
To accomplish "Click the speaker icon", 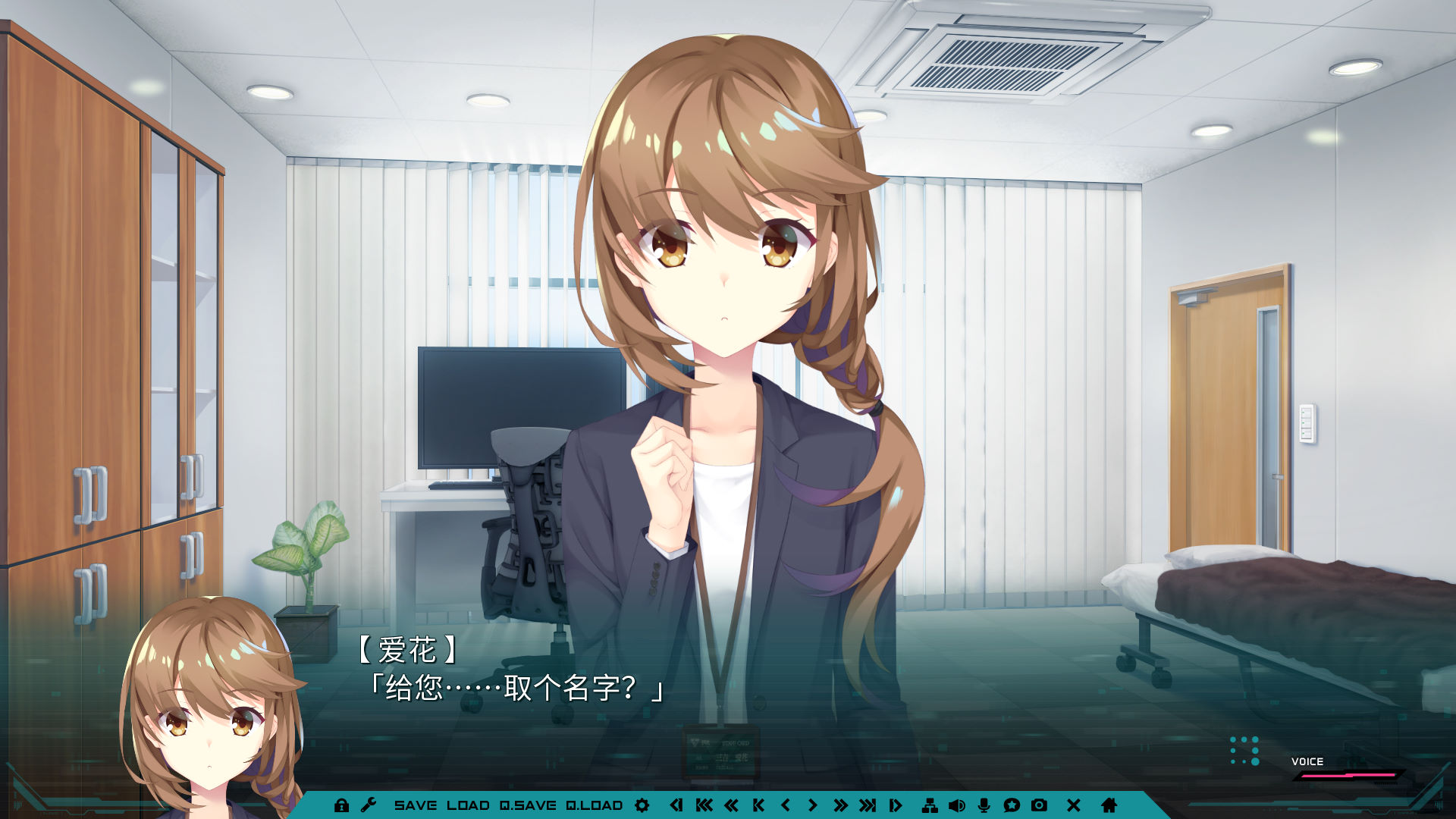I will click(957, 805).
